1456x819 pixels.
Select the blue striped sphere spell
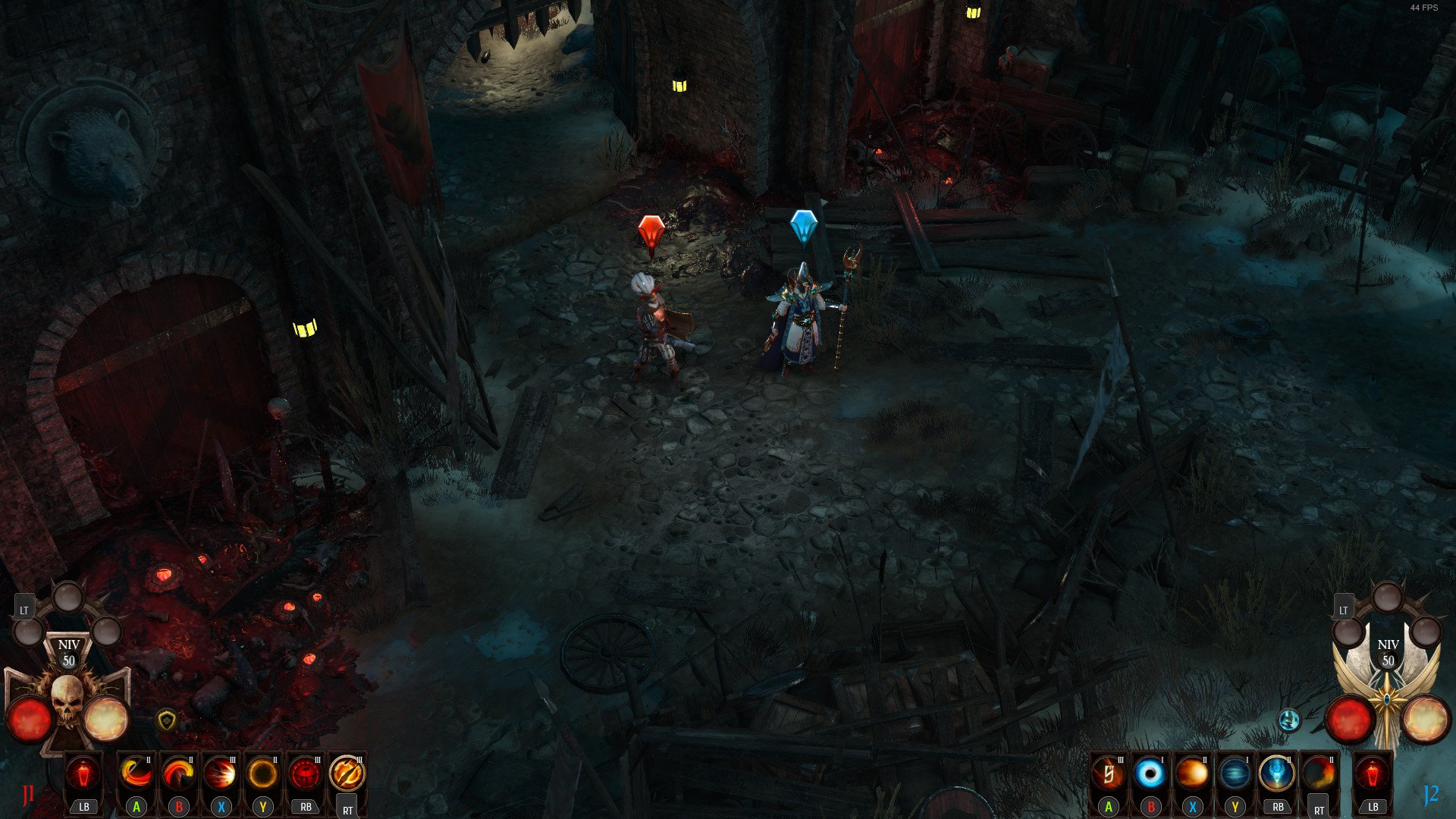1235,774
